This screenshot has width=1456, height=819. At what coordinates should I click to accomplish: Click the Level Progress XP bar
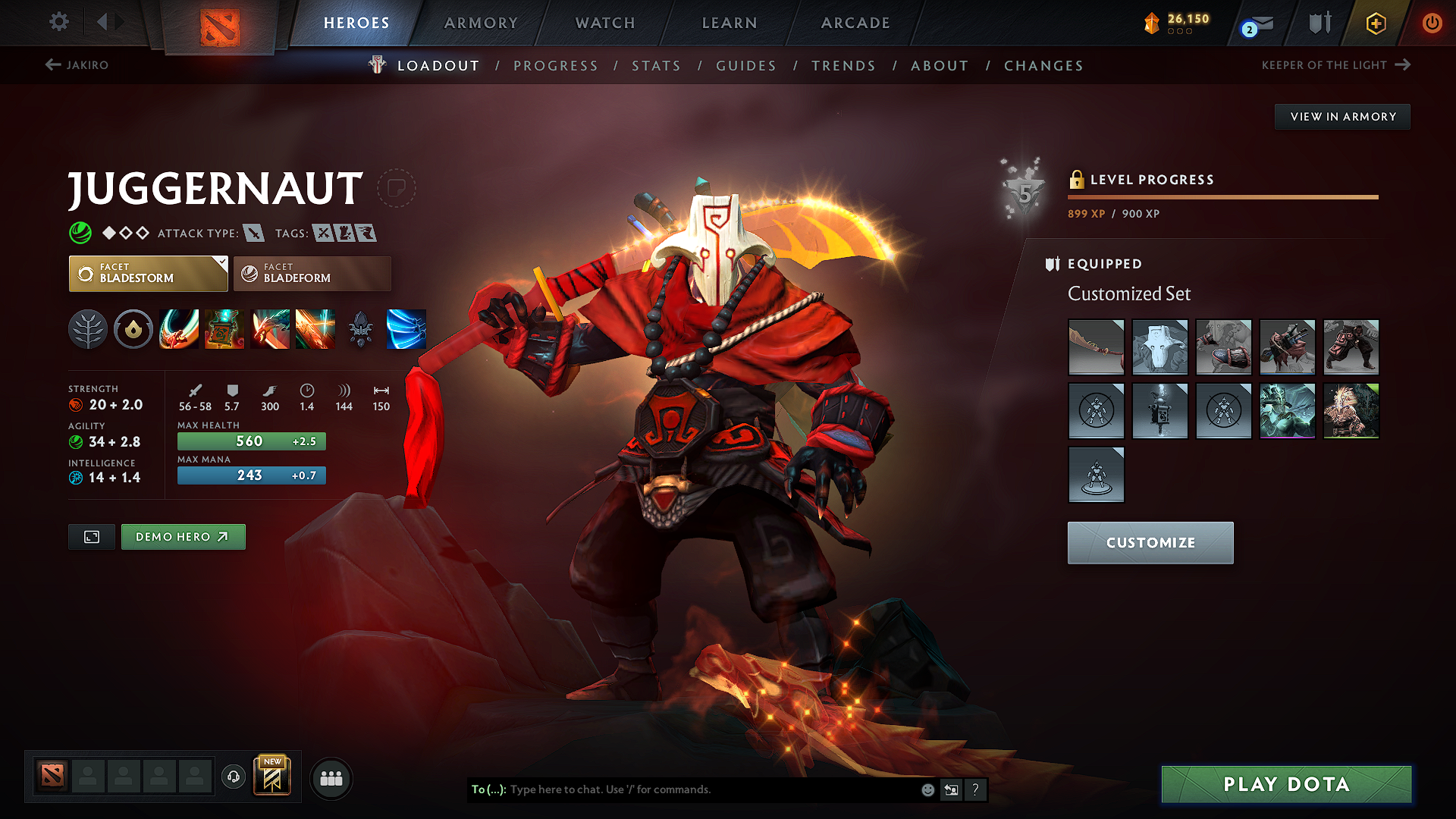[1222, 196]
